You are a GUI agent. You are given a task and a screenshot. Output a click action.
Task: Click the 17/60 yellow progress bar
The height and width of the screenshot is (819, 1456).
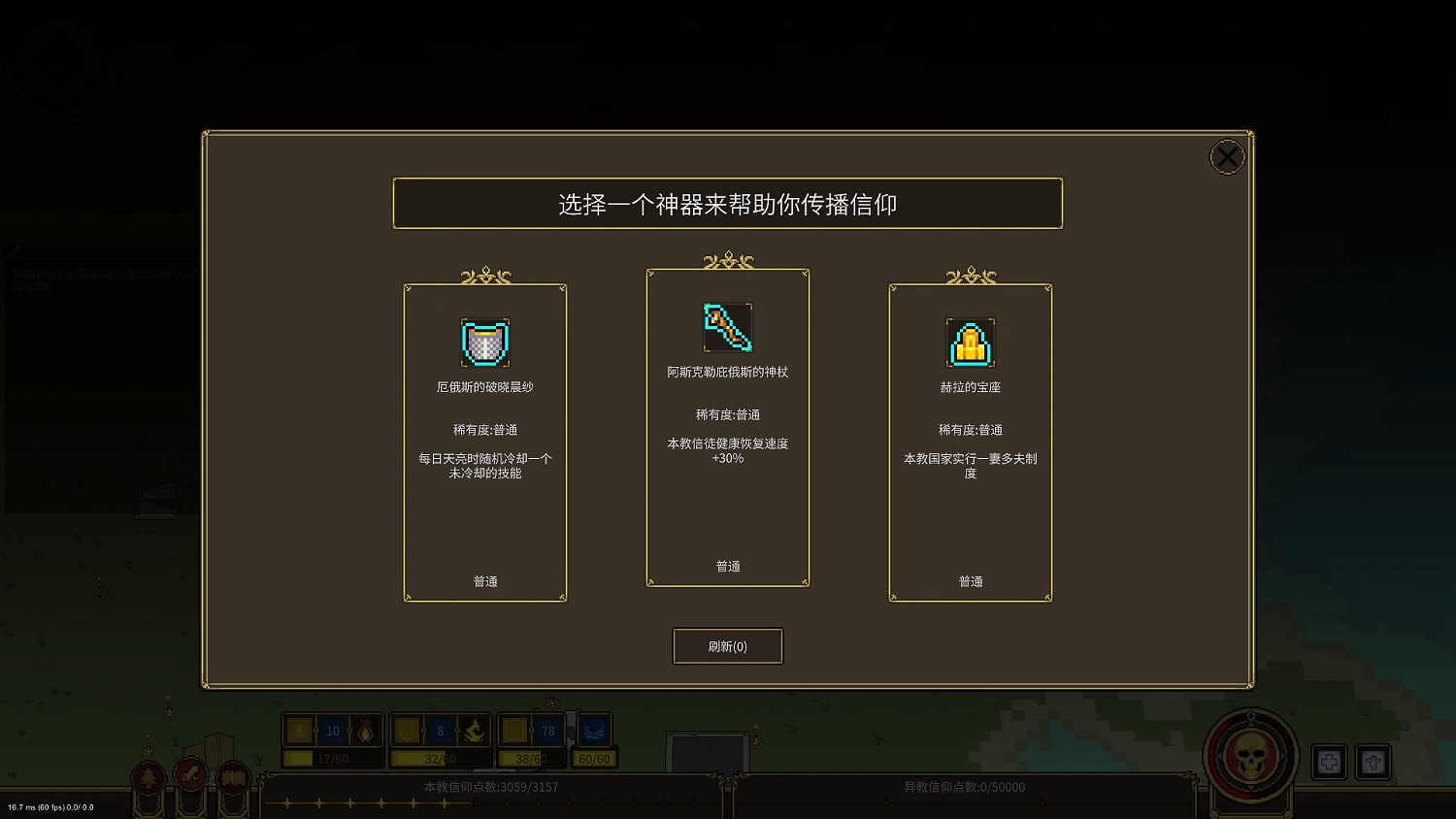tap(332, 757)
